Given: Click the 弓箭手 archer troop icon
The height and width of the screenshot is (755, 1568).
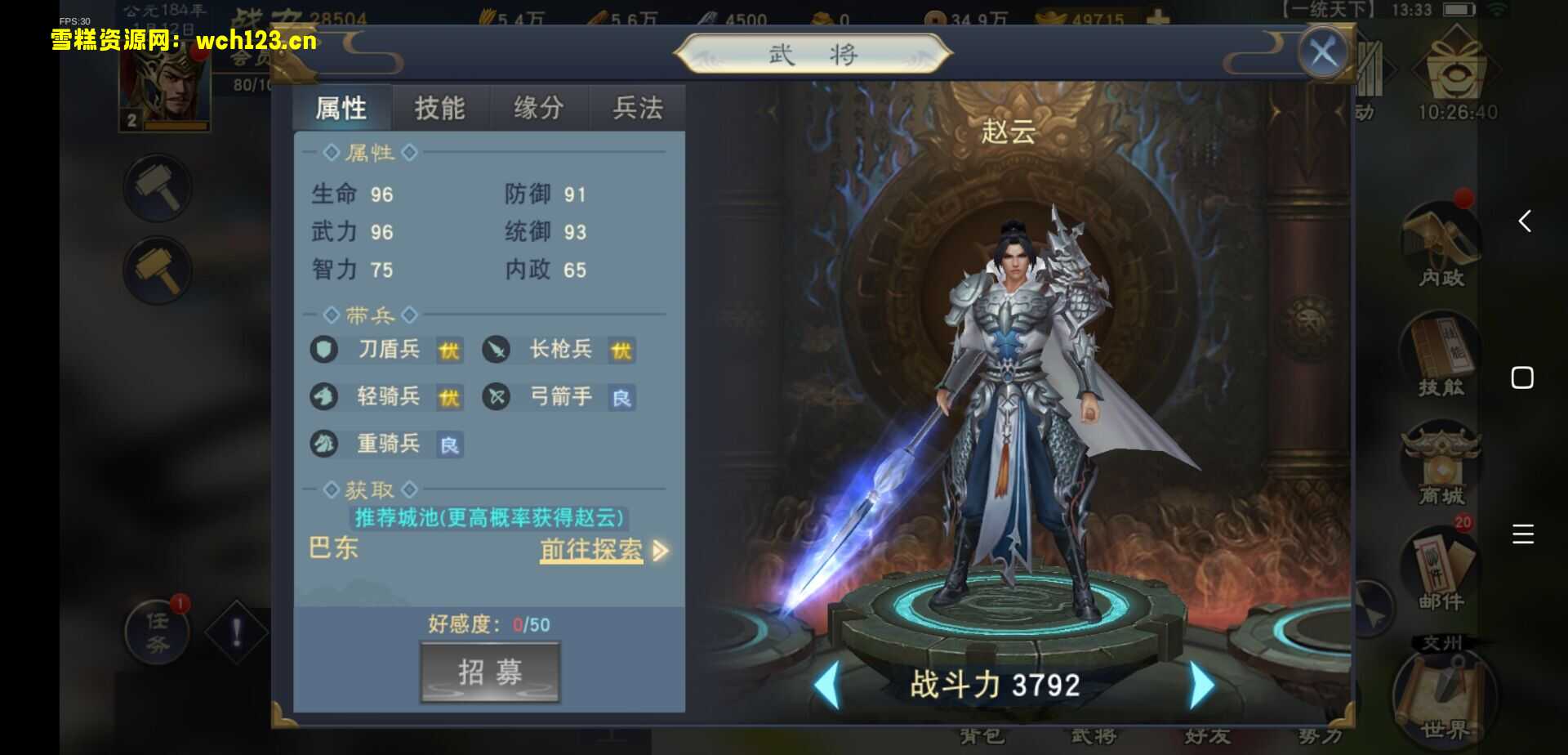Looking at the screenshot, I should 497,397.
